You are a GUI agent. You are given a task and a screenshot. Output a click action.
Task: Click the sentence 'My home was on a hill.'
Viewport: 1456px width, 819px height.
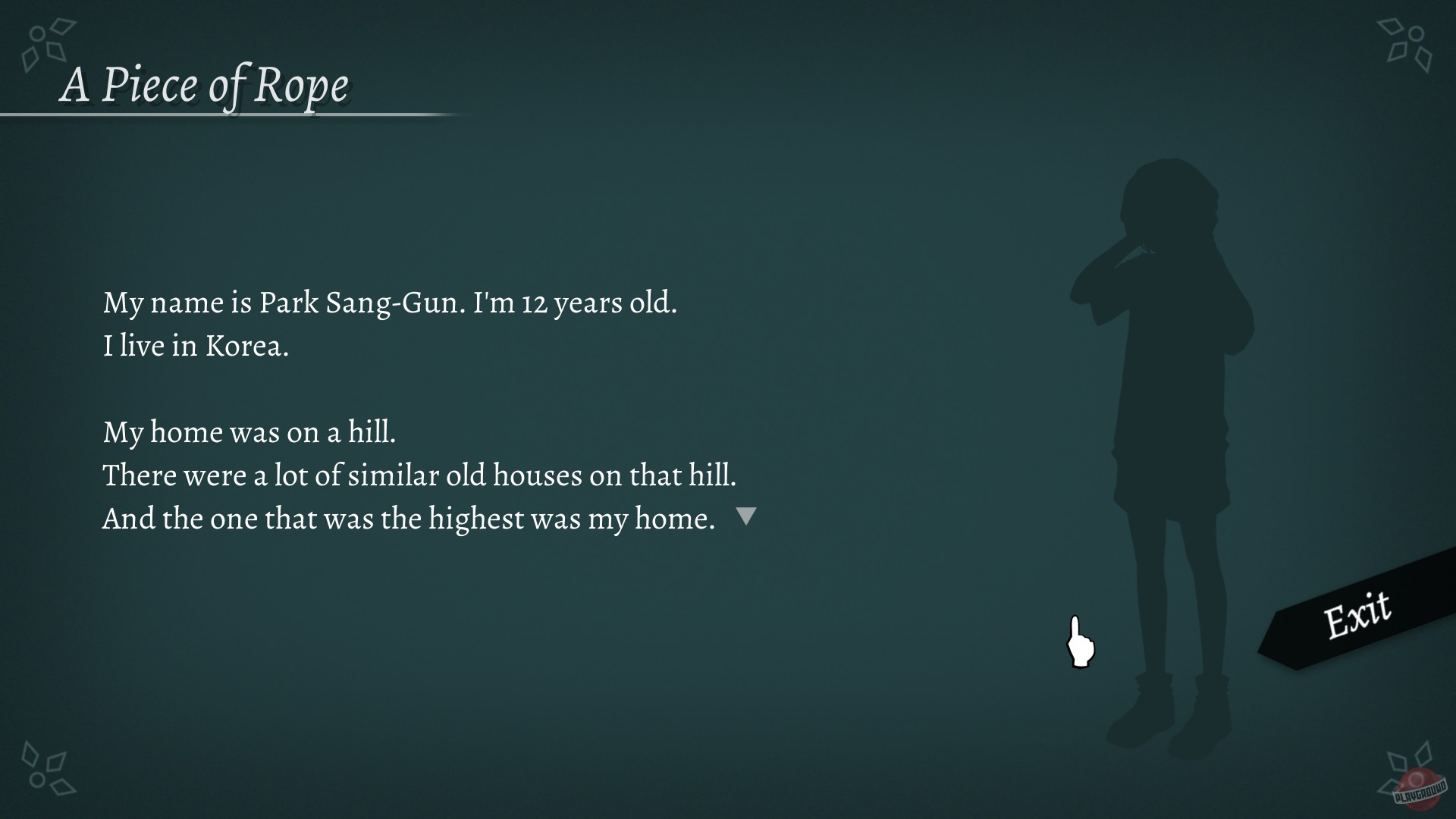pyautogui.click(x=252, y=432)
